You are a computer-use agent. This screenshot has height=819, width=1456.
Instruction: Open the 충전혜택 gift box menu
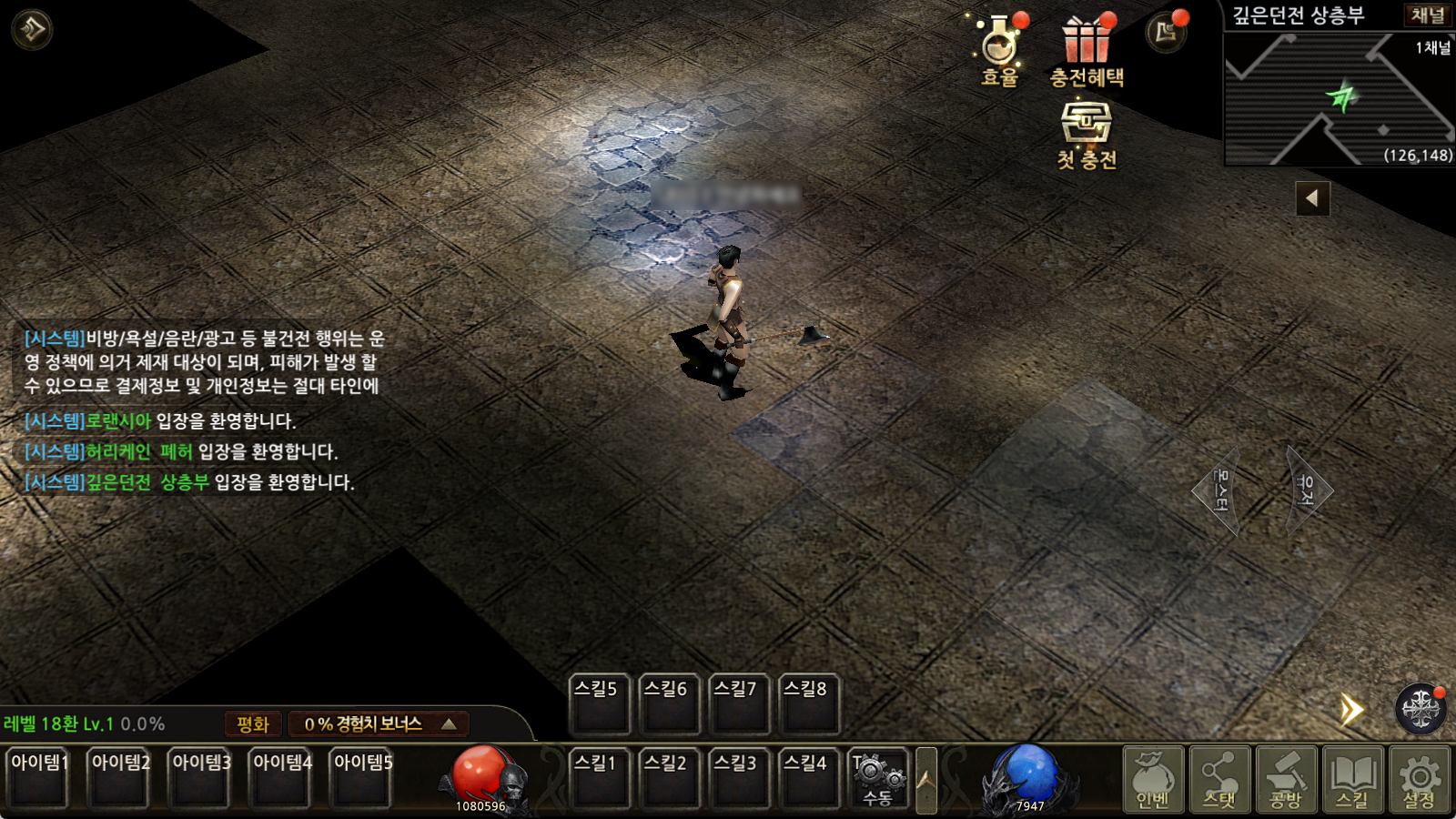[1087, 49]
